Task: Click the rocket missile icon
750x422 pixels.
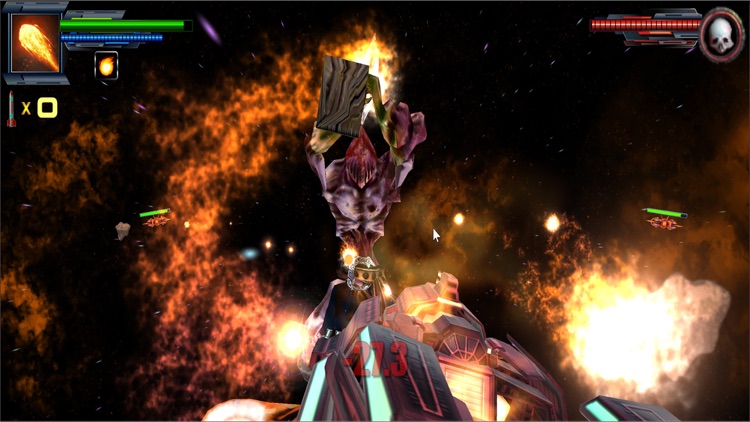Action: click(x=12, y=108)
